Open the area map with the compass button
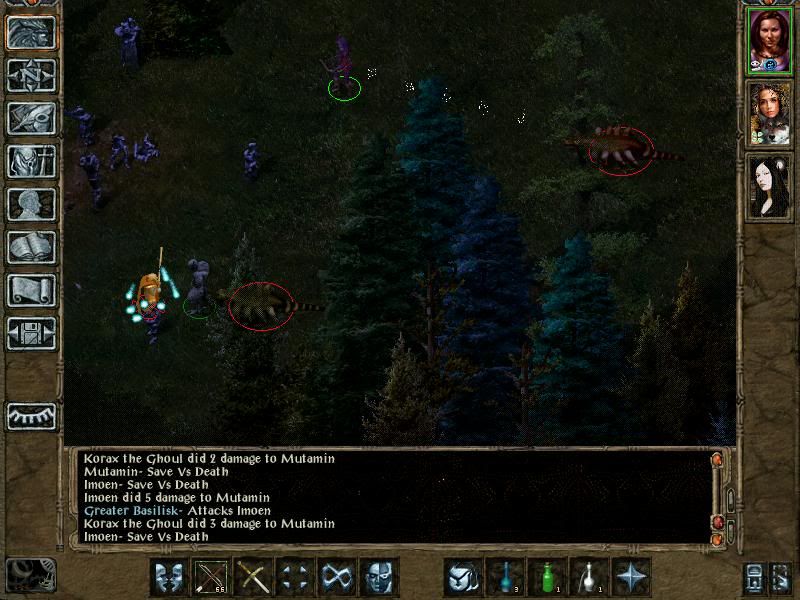The height and width of the screenshot is (600, 800). (x=31, y=76)
